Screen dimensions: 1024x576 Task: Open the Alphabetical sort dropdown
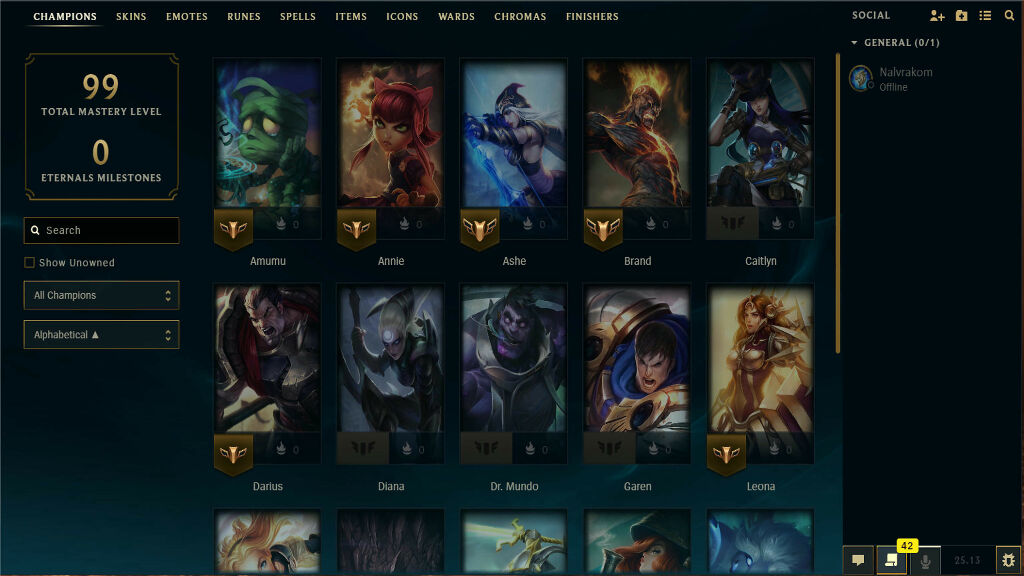click(x=101, y=335)
